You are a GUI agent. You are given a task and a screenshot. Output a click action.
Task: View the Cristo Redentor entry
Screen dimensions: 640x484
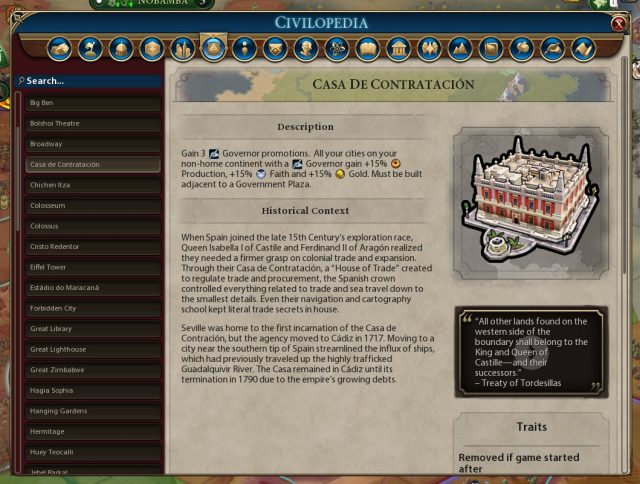pyautogui.click(x=92, y=246)
